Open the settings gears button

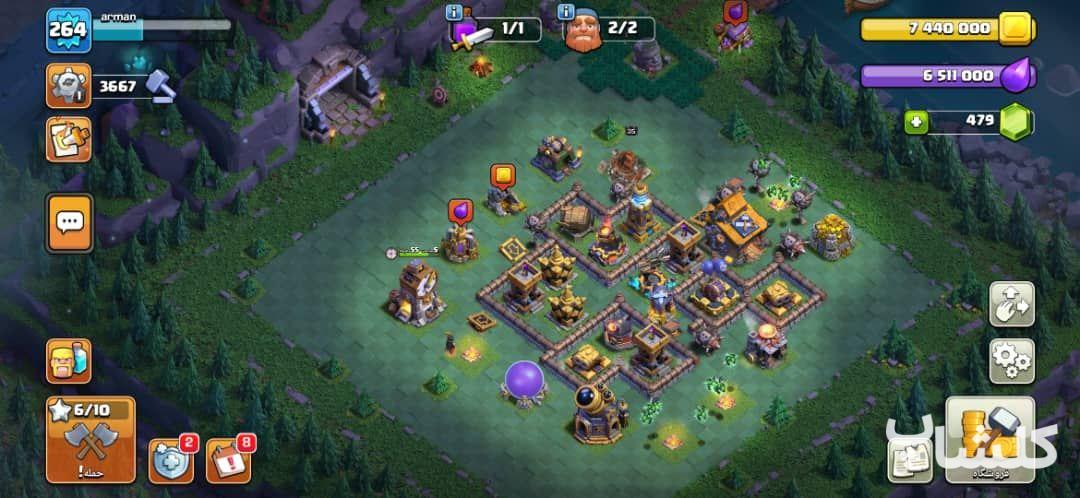coord(1011,360)
